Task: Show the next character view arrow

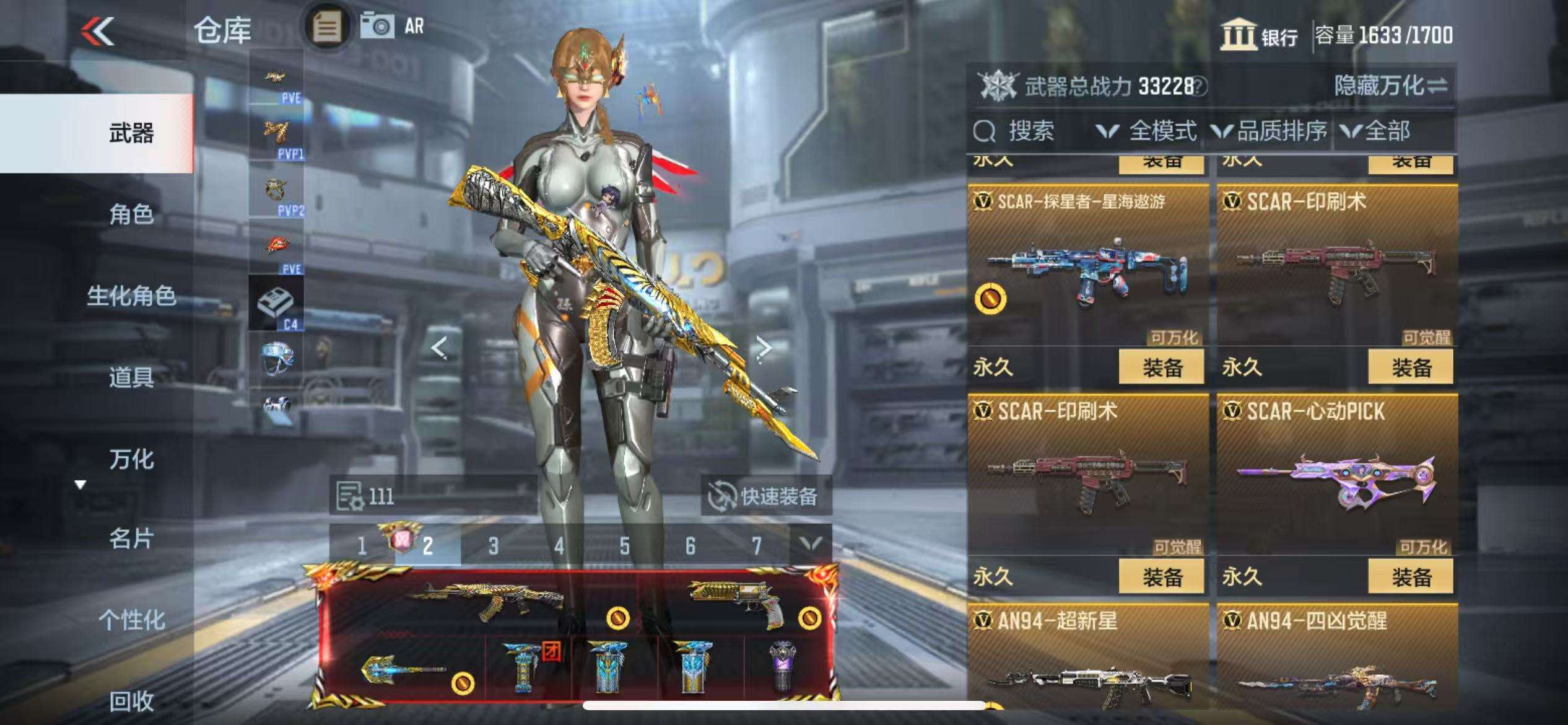Action: tap(765, 348)
